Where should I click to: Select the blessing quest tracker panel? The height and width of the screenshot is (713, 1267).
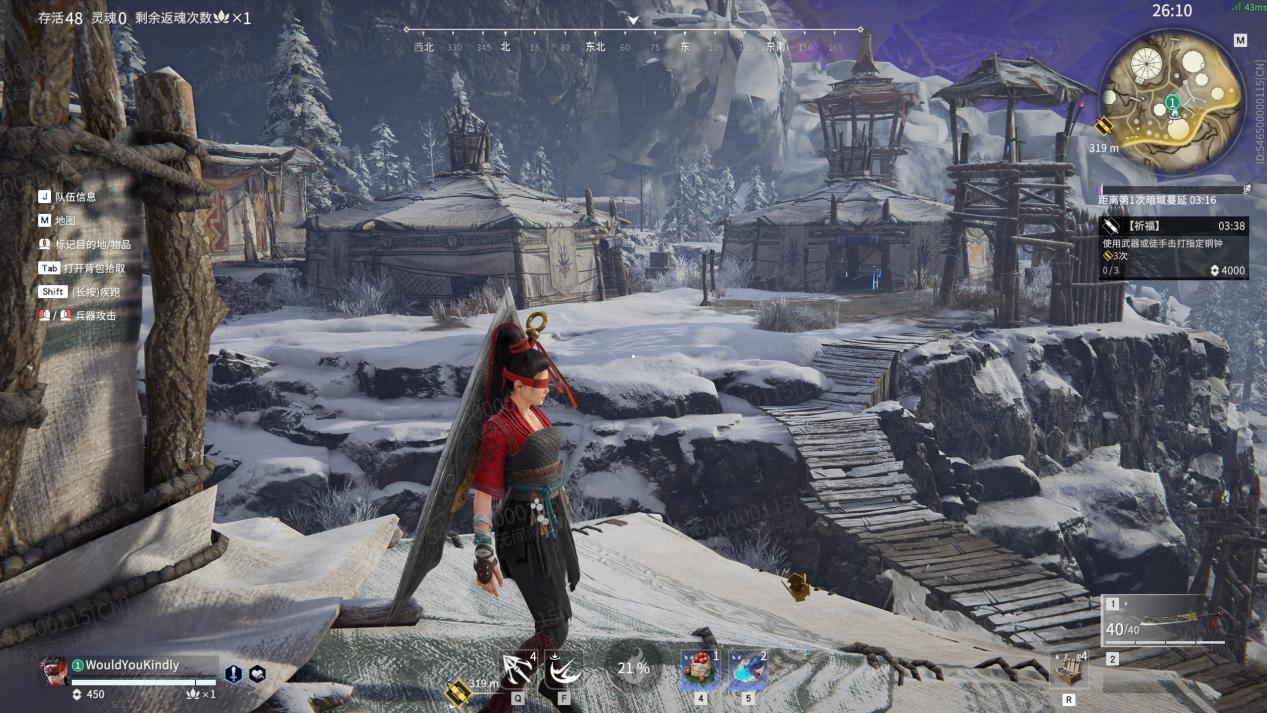point(1173,248)
